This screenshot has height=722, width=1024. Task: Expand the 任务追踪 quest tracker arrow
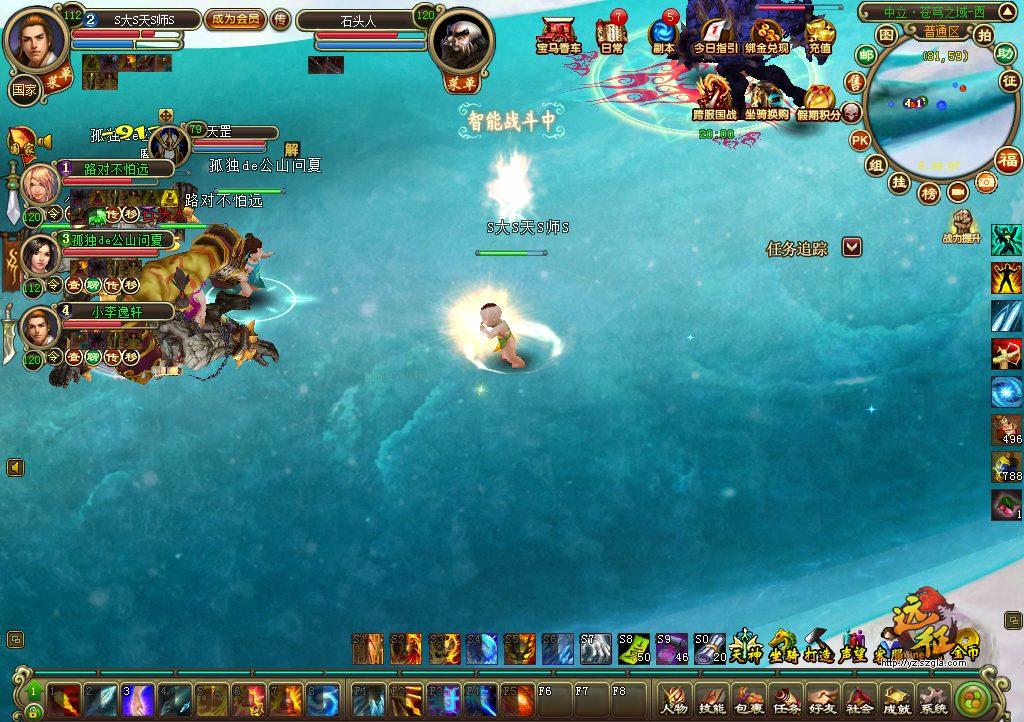click(851, 247)
